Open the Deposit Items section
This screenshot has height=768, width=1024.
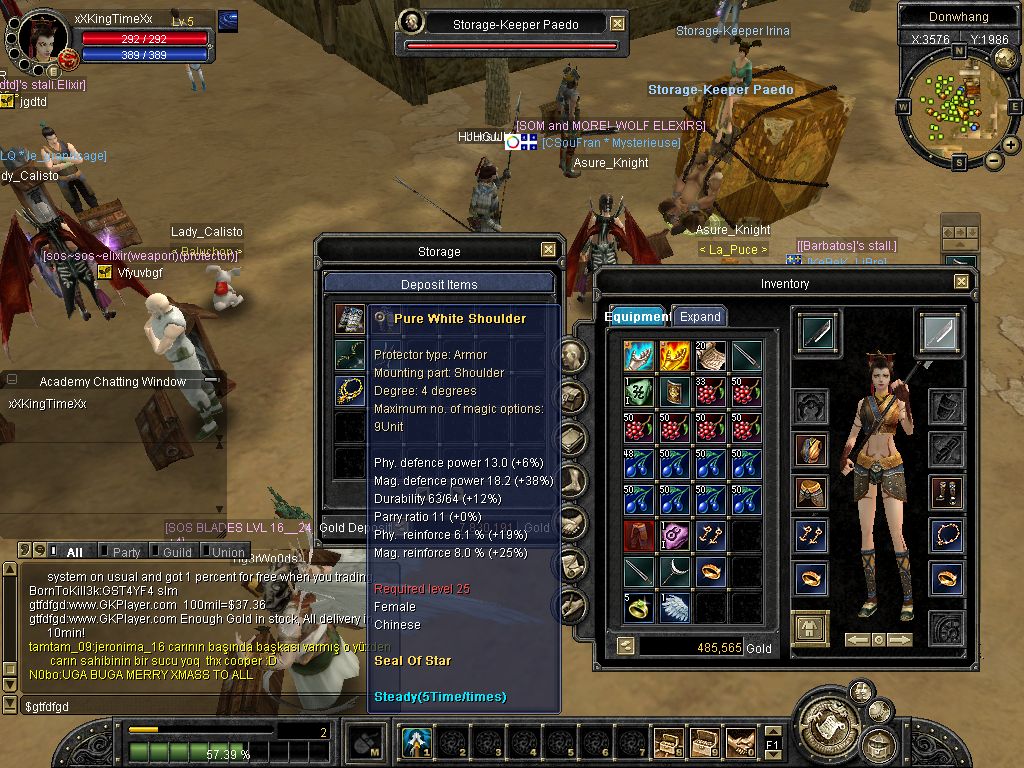pos(439,285)
